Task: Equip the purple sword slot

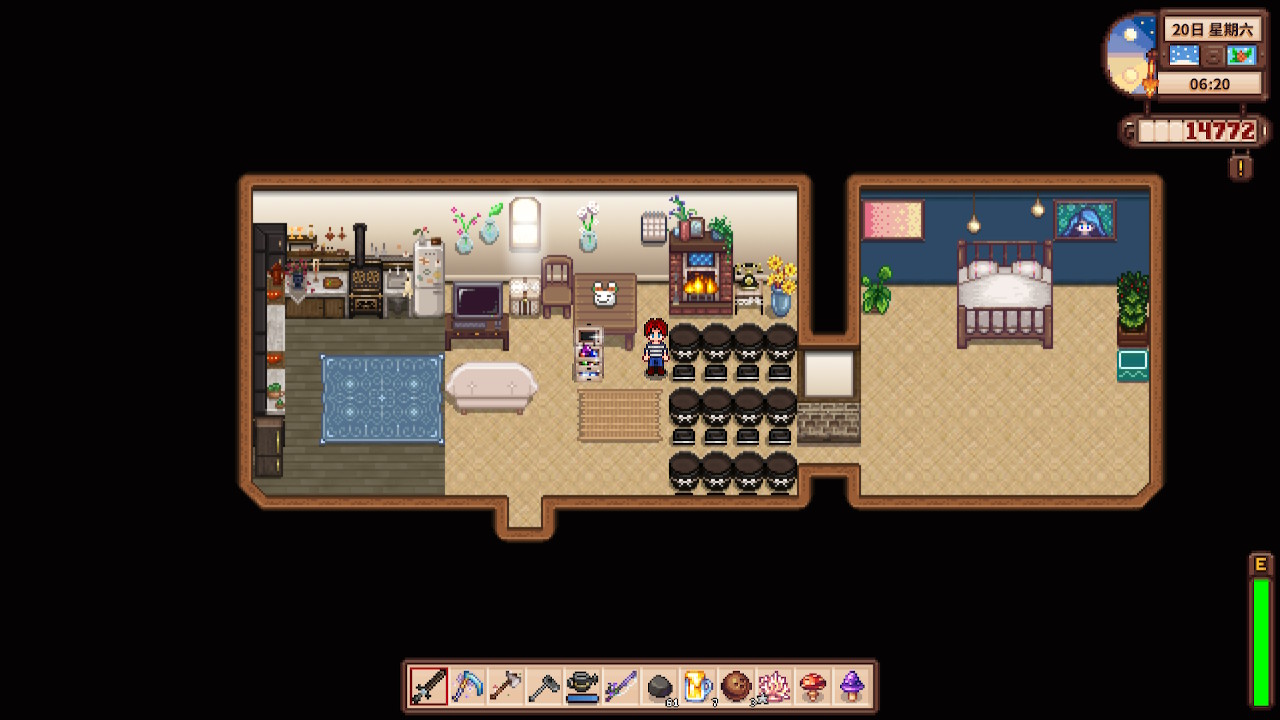Action: point(621,686)
